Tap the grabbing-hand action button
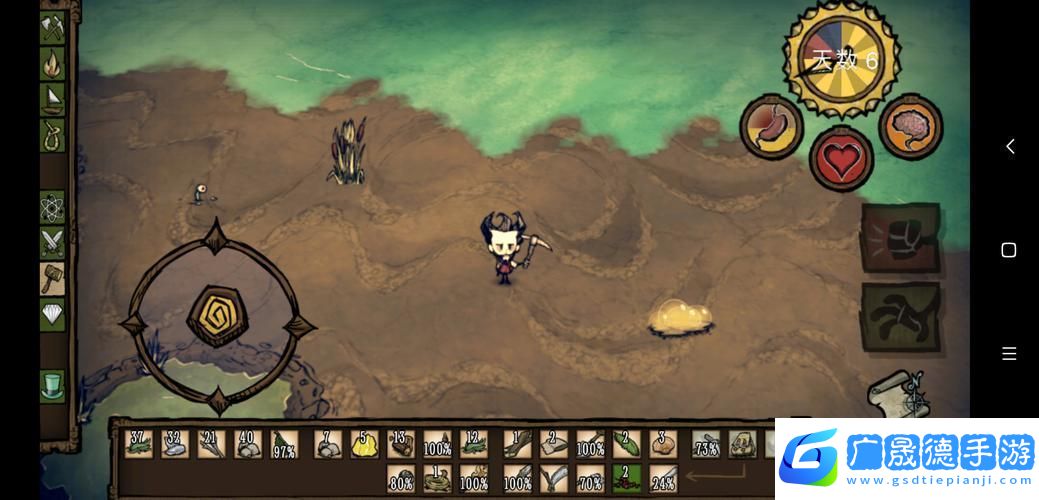 900,317
